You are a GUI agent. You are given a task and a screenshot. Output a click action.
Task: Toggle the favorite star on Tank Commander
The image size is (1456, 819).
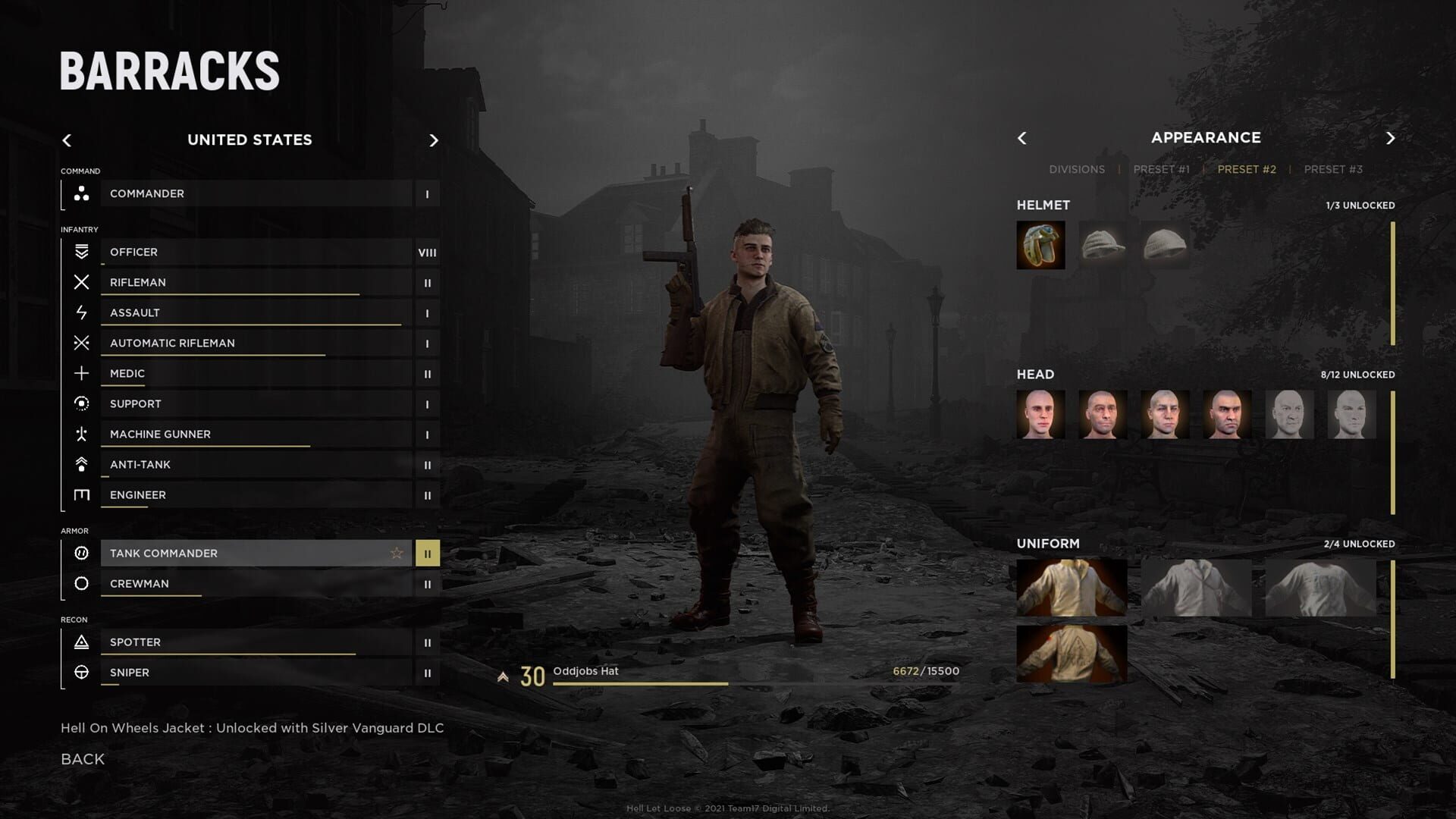[x=396, y=553]
